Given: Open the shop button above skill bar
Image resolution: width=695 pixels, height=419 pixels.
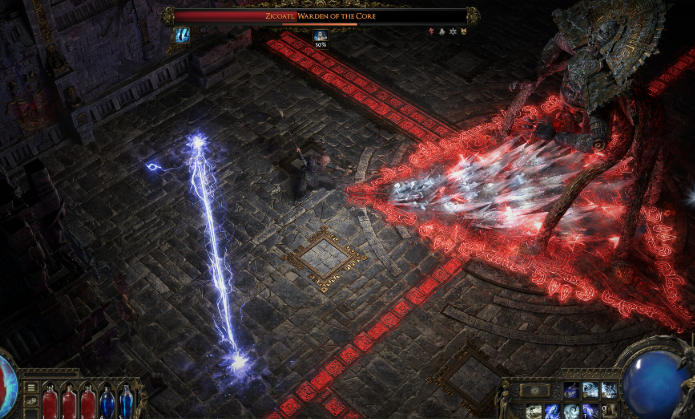Looking at the screenshot, I should pos(535,387).
